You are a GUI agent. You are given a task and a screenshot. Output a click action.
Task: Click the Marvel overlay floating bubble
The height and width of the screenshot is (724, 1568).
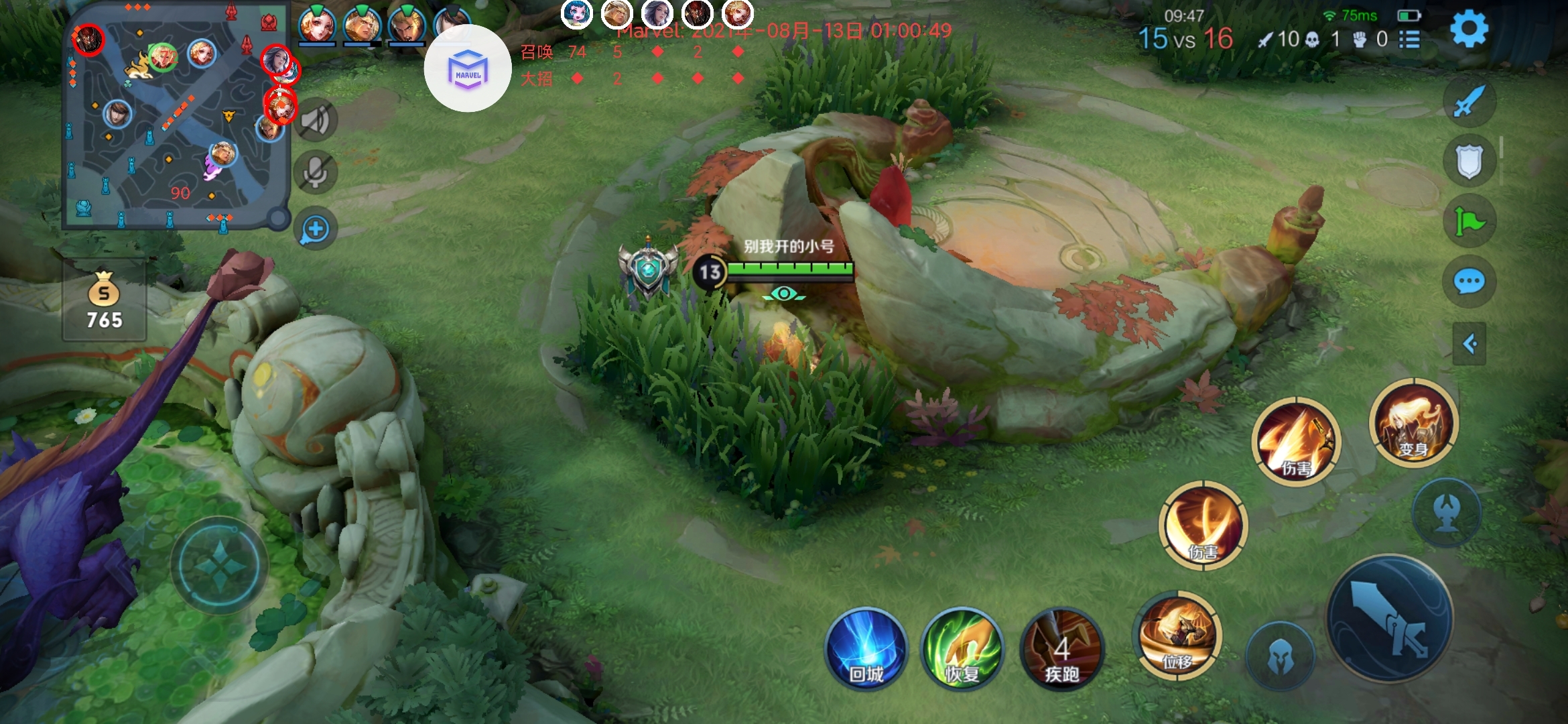[468, 68]
